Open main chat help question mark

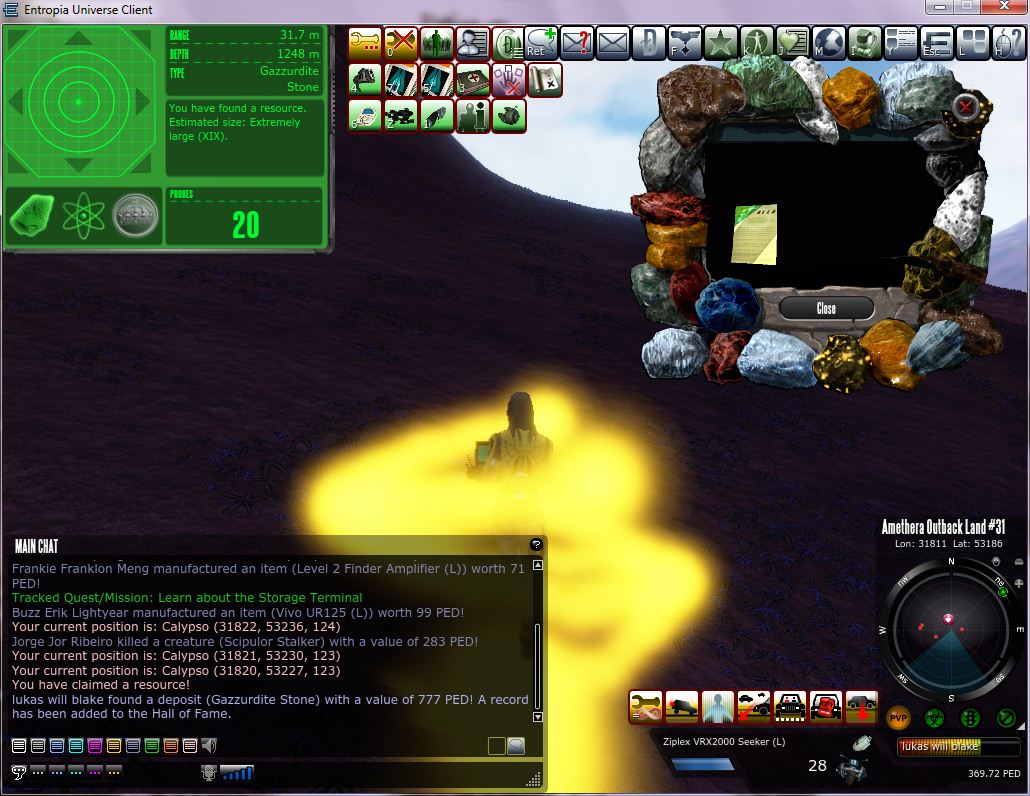(536, 545)
